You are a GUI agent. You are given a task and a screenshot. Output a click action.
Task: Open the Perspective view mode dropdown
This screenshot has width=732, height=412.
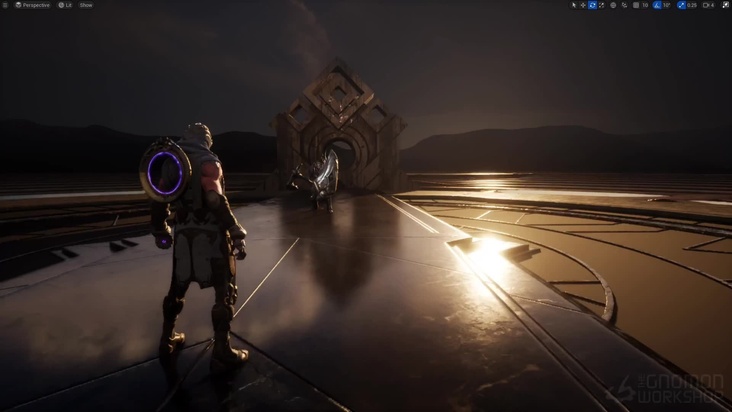coord(33,5)
